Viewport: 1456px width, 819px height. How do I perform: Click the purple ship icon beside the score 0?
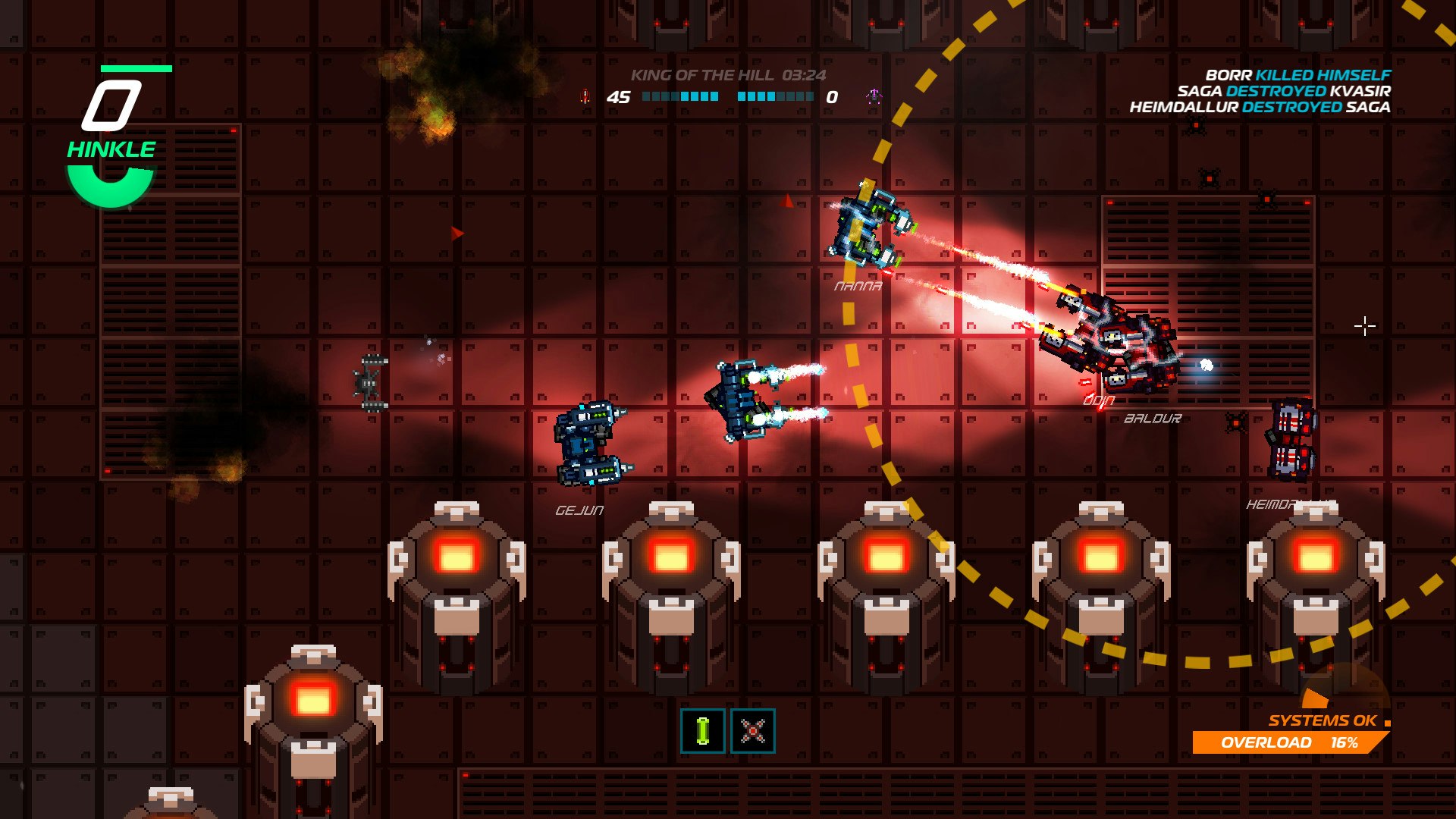point(874,96)
